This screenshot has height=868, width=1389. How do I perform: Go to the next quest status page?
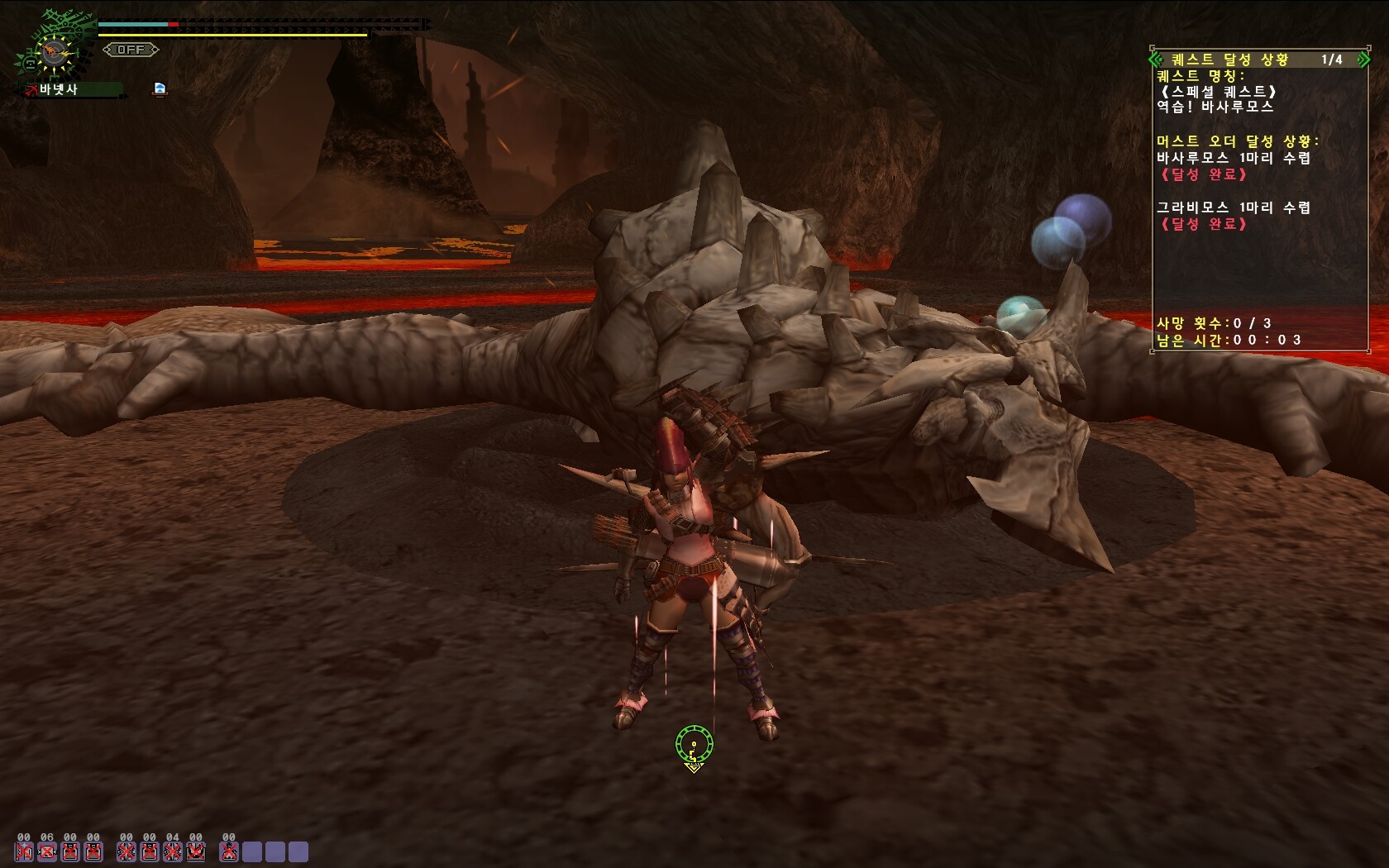tap(1363, 60)
